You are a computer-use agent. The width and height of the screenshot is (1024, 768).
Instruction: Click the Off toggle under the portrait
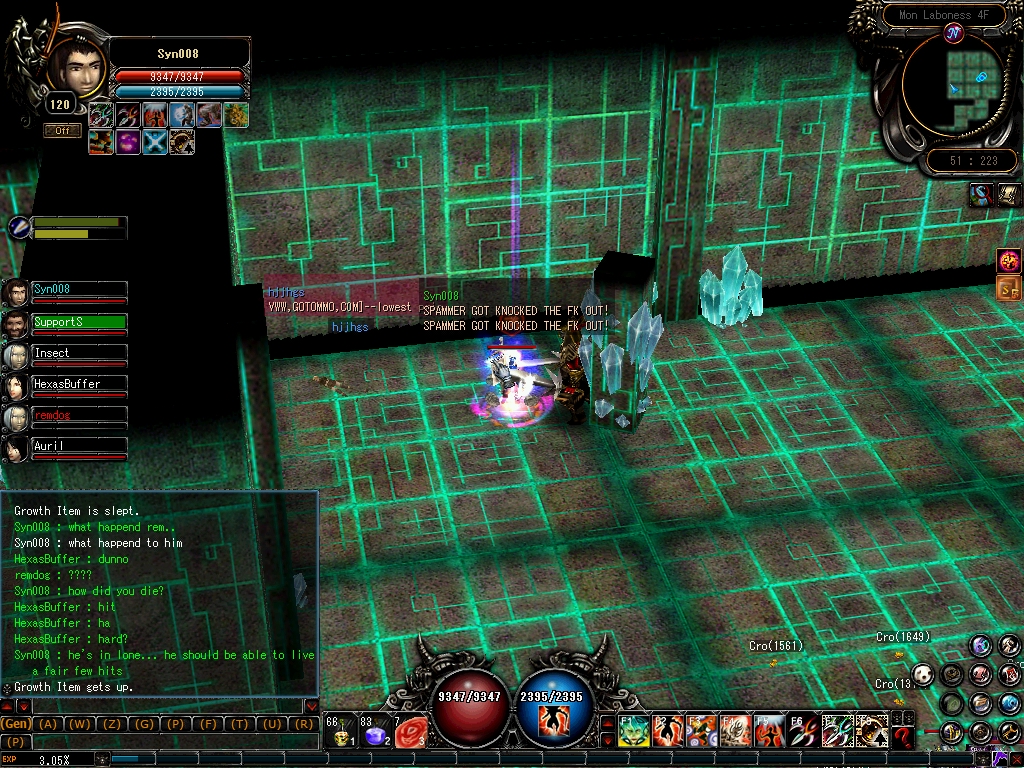62,130
